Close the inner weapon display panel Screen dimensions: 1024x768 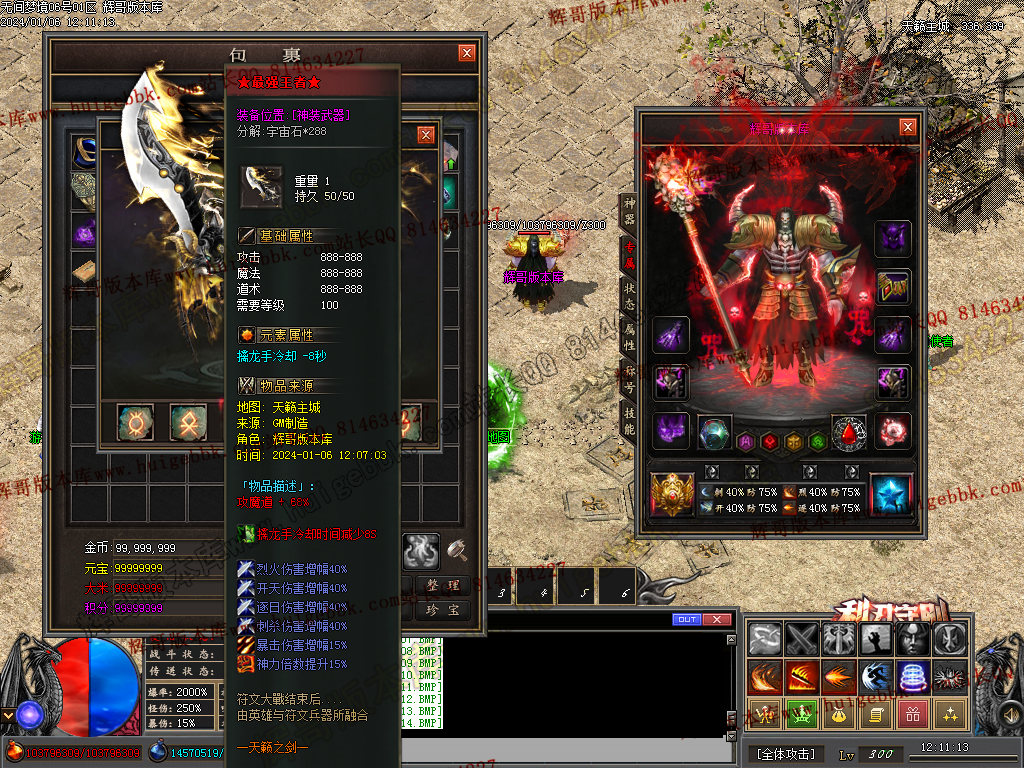pos(426,134)
